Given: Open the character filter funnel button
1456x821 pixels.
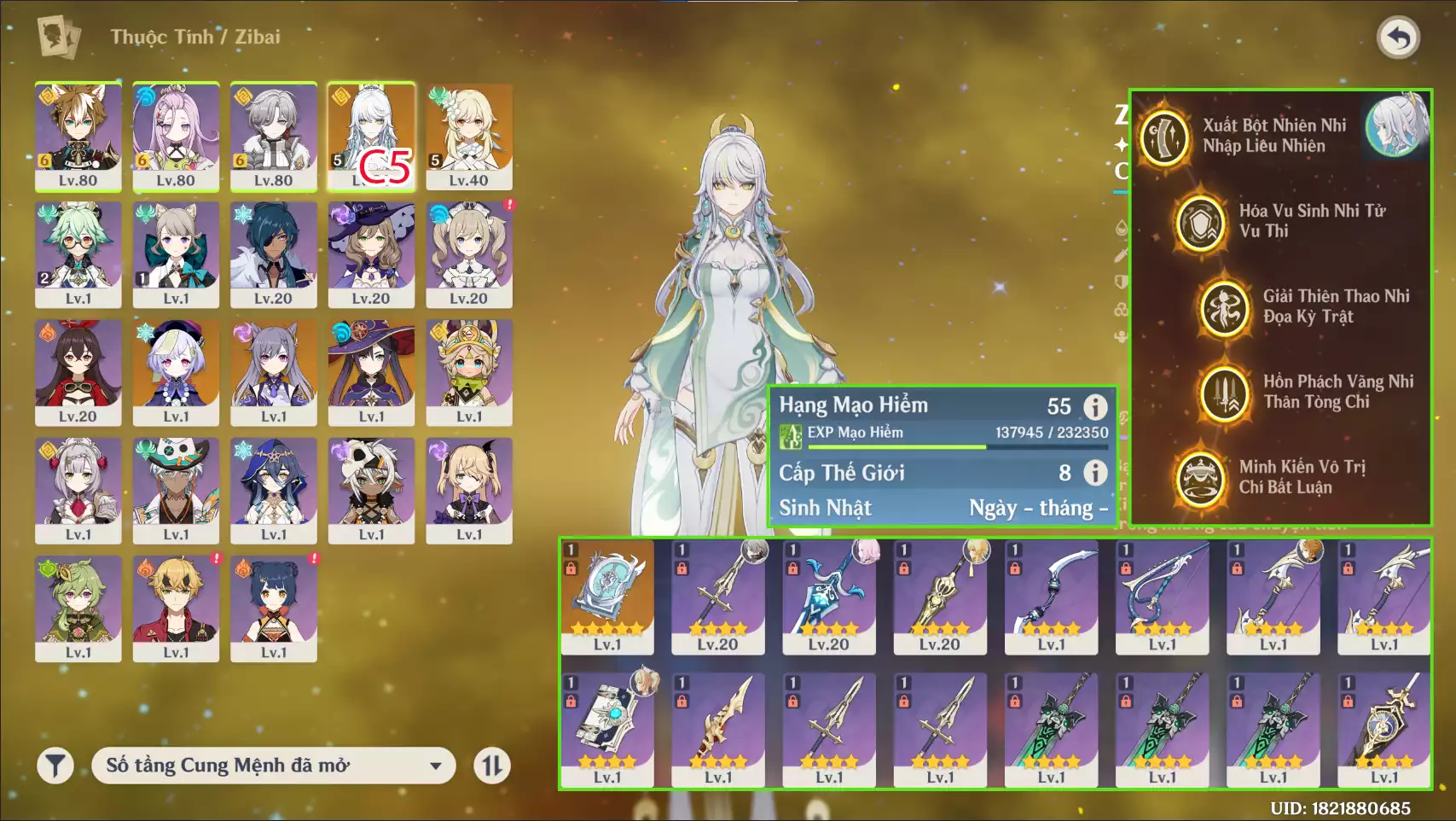Looking at the screenshot, I should pos(55,766).
